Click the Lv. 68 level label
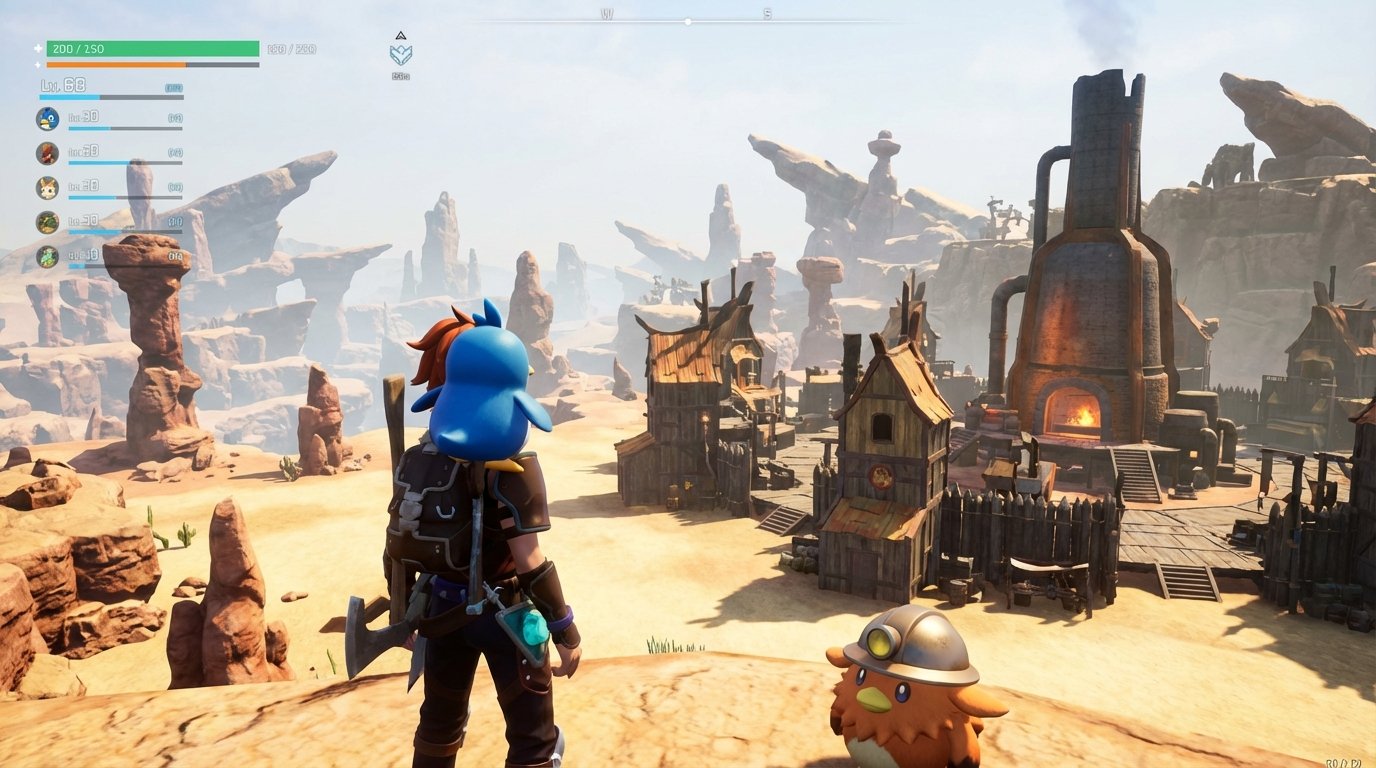This screenshot has height=768, width=1376. (x=62, y=85)
